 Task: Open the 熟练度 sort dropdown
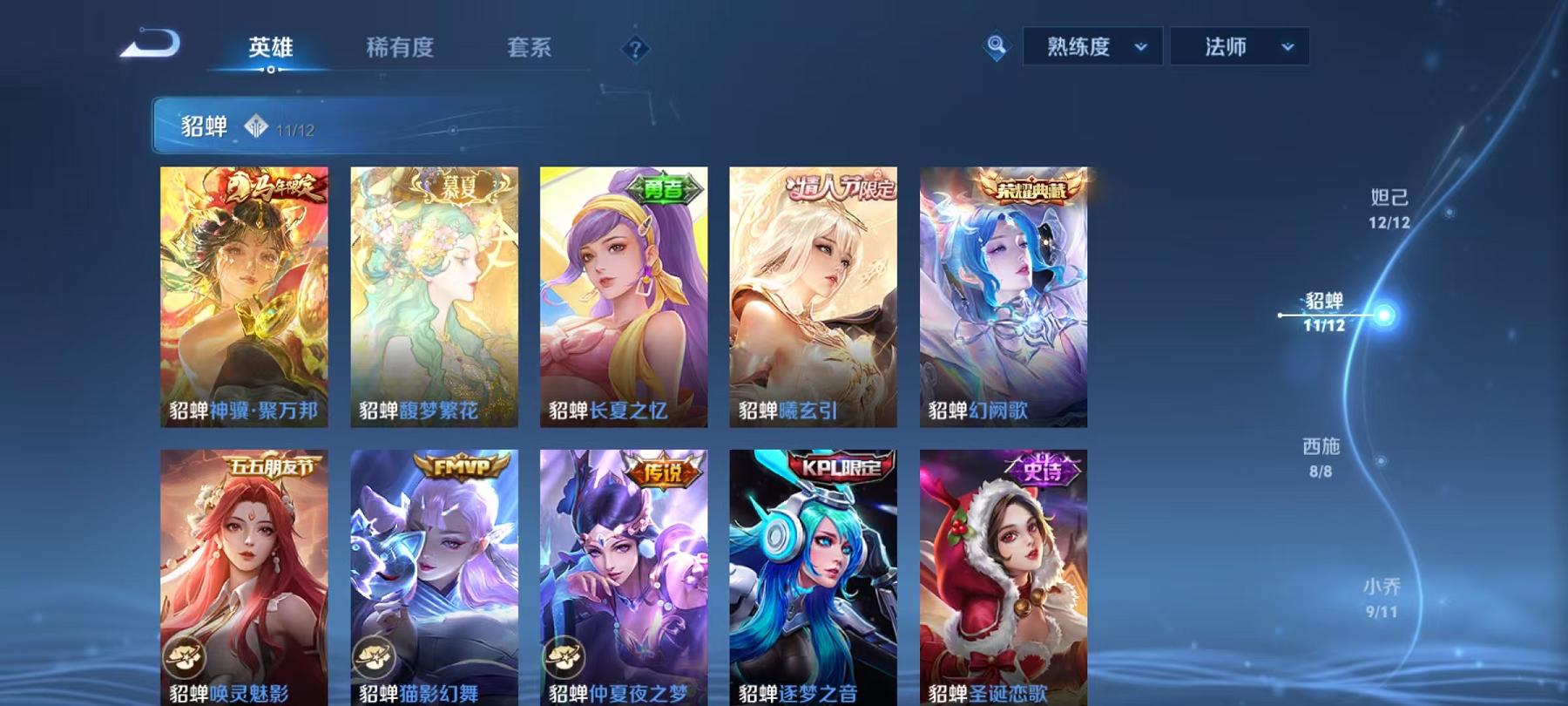click(1091, 48)
